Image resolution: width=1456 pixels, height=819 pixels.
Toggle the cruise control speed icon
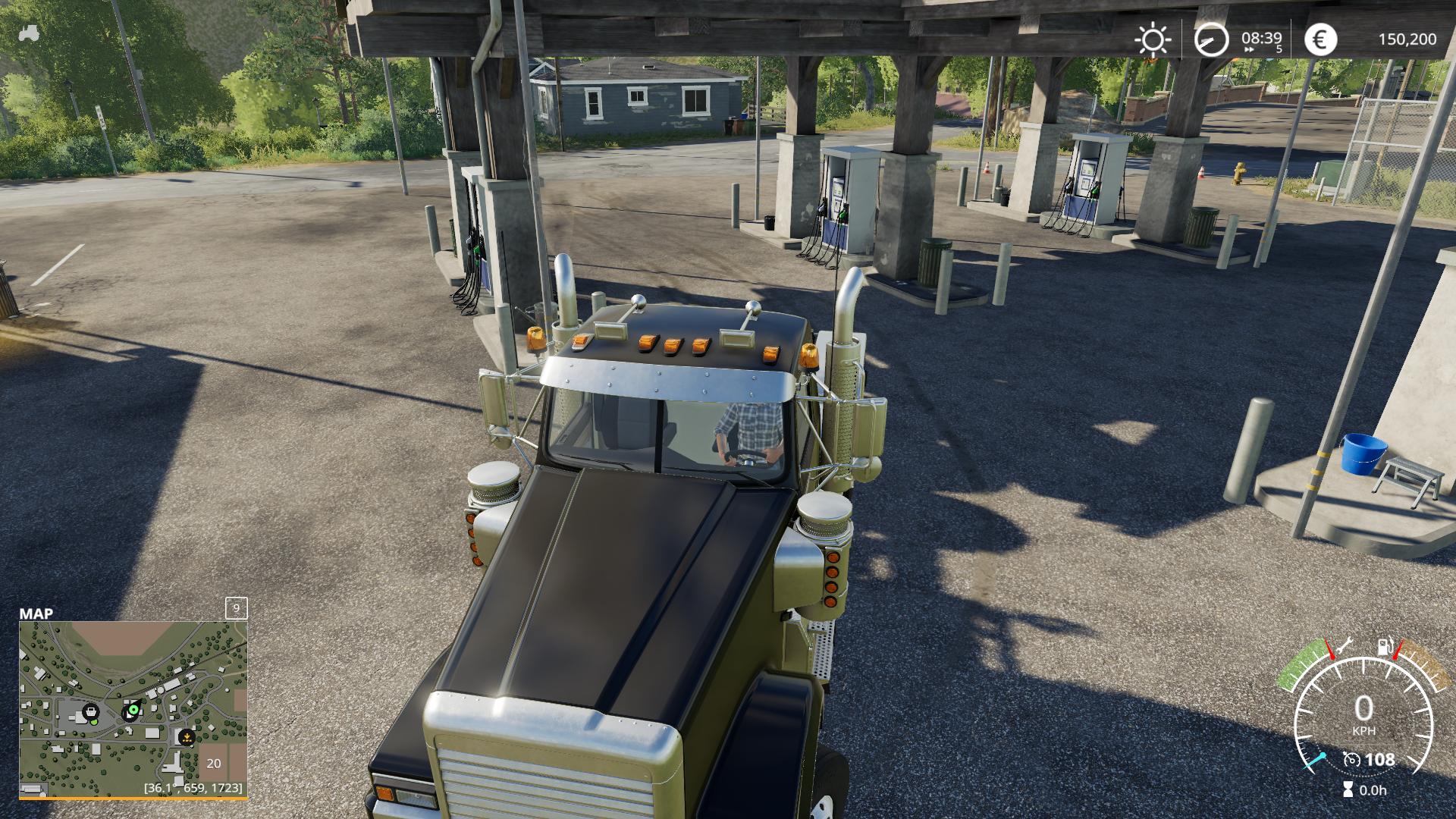coord(1351,760)
